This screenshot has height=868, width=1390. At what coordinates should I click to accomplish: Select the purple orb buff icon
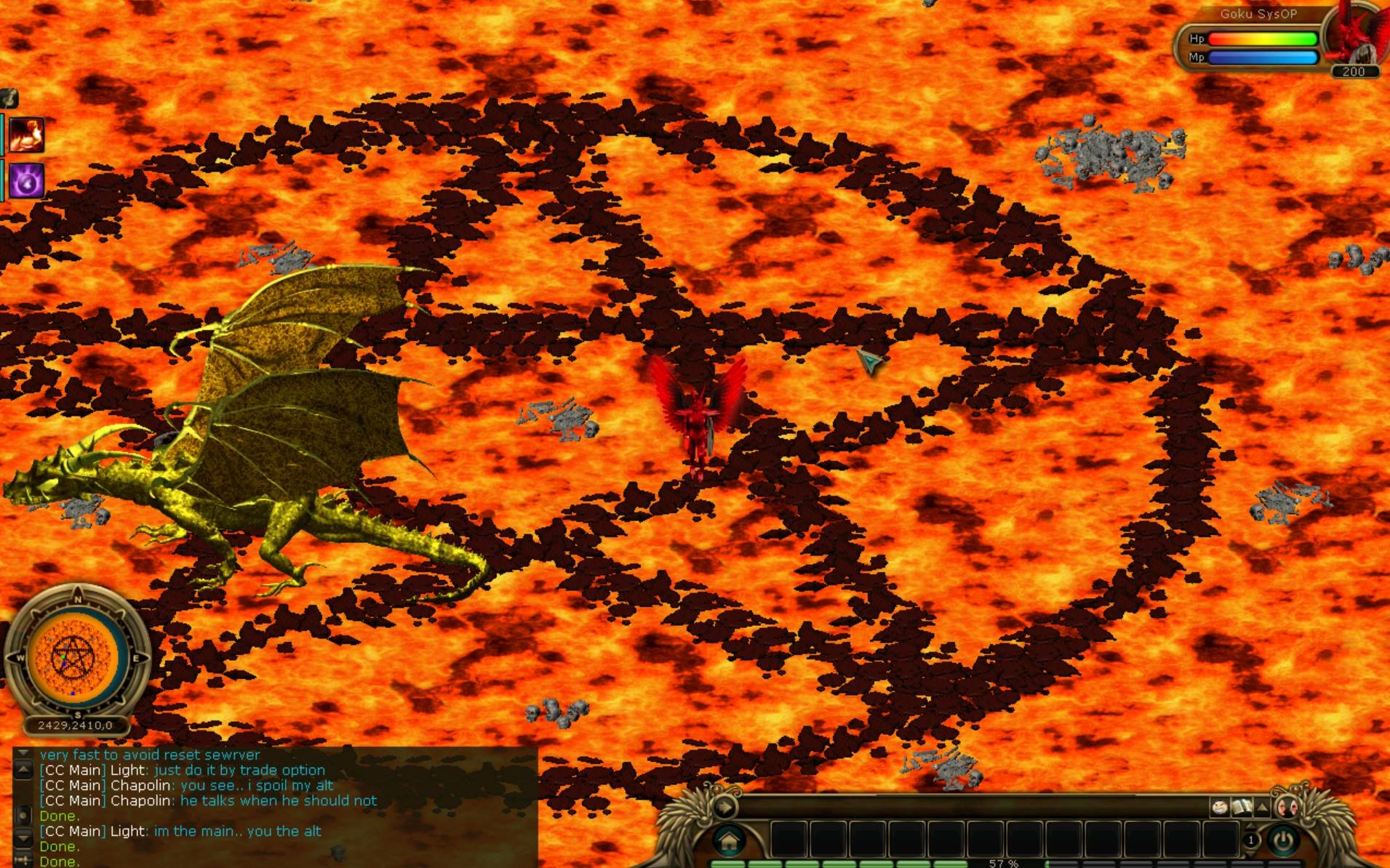pos(27,180)
